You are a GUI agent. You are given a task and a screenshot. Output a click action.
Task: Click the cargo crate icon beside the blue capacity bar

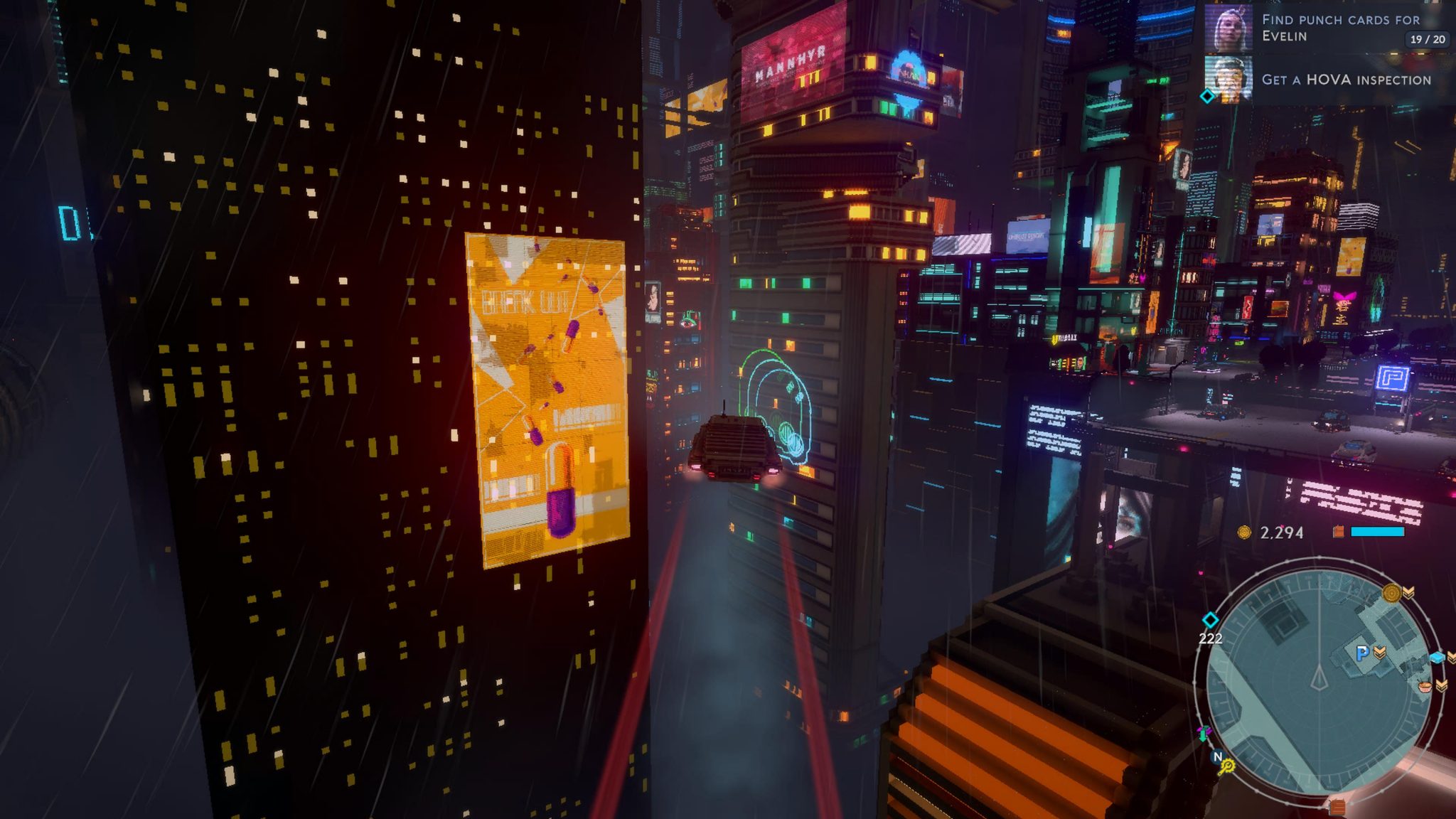(x=1338, y=531)
